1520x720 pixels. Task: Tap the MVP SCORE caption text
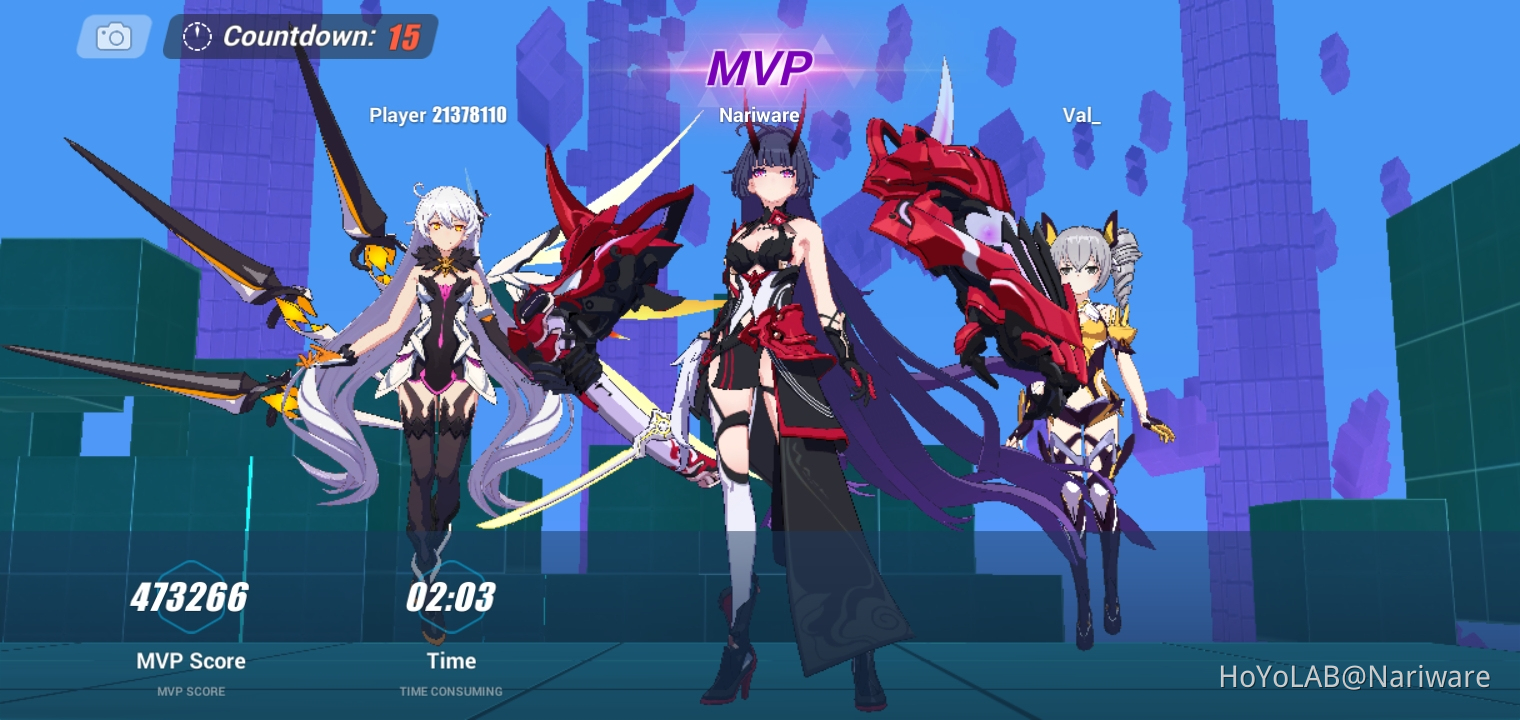click(190, 691)
